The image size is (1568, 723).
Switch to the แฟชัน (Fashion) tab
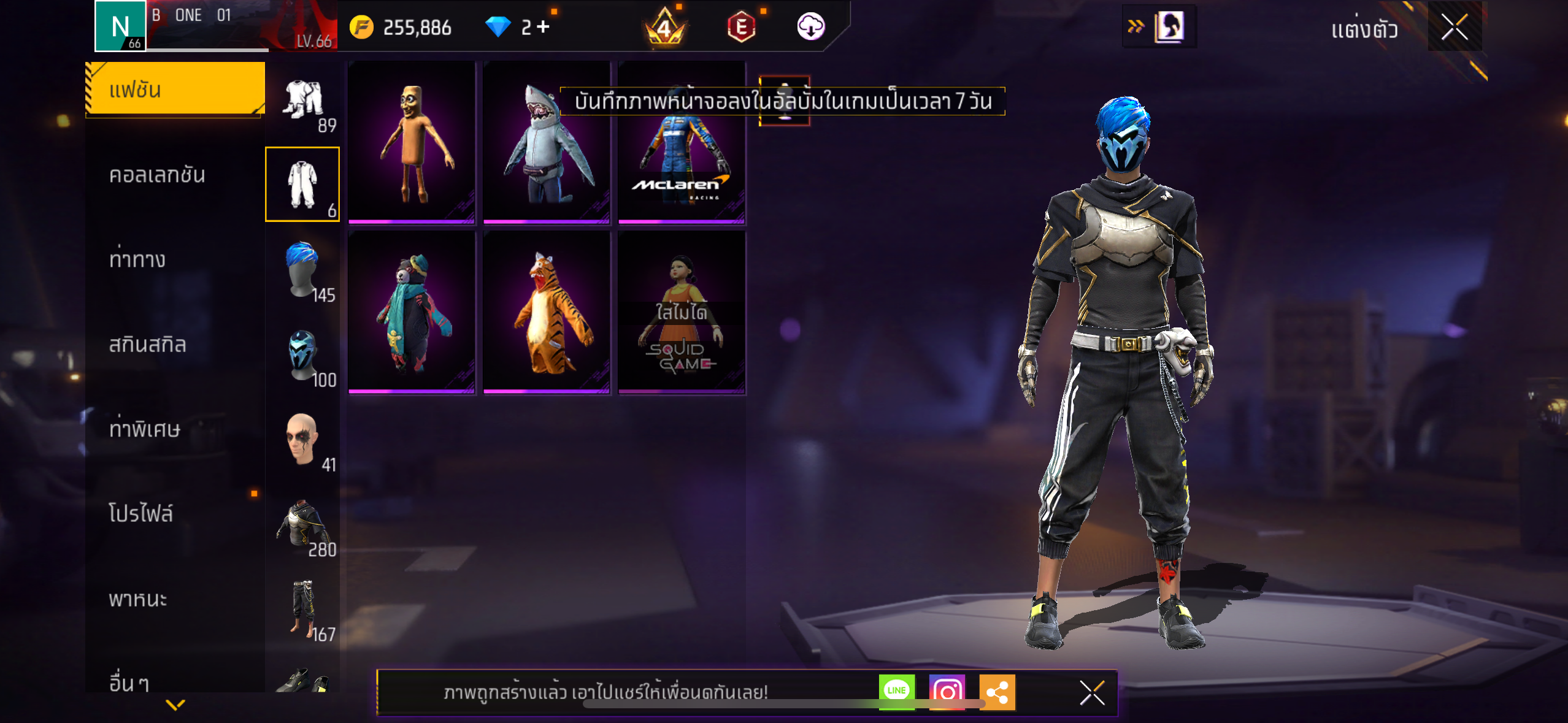(175, 90)
